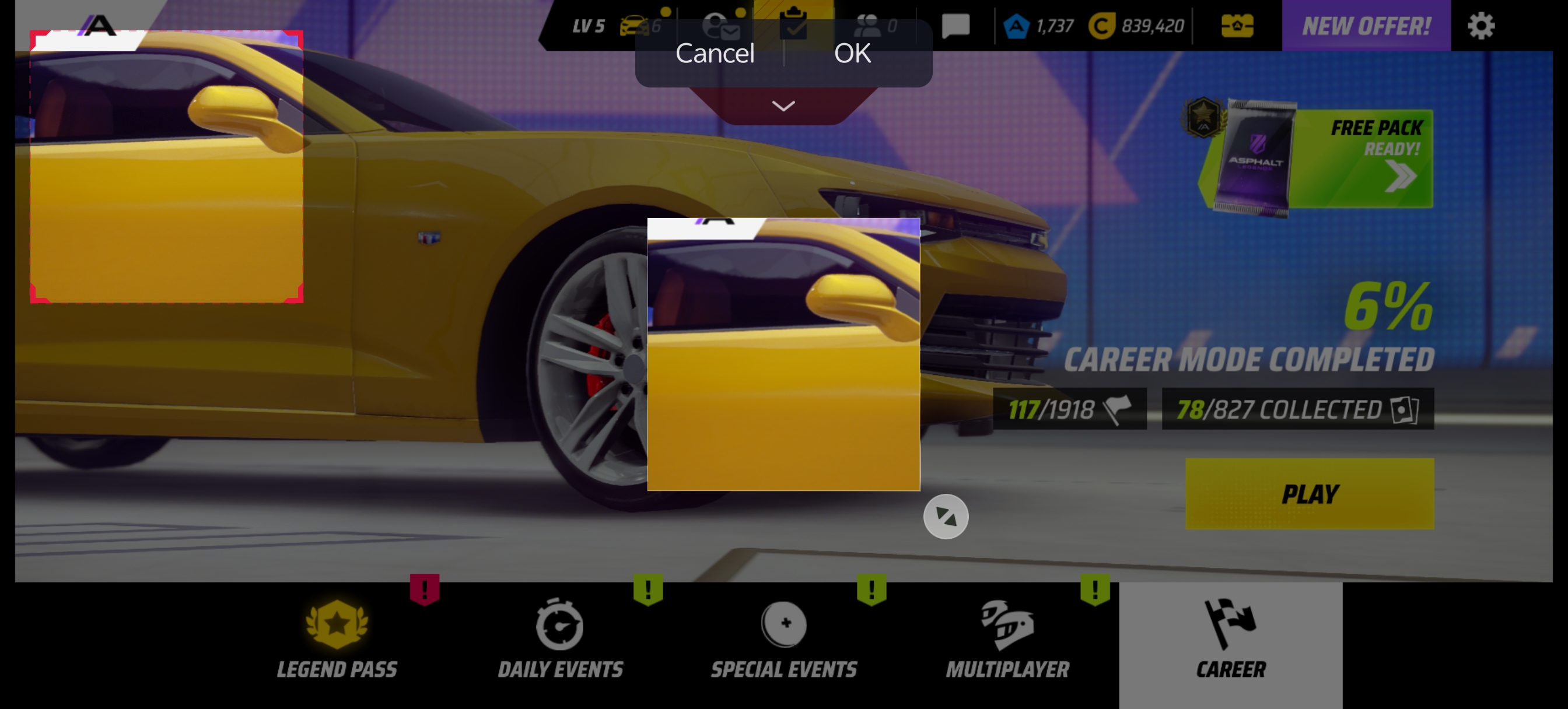Click the resize handle of the magnifier window

[x=946, y=517]
